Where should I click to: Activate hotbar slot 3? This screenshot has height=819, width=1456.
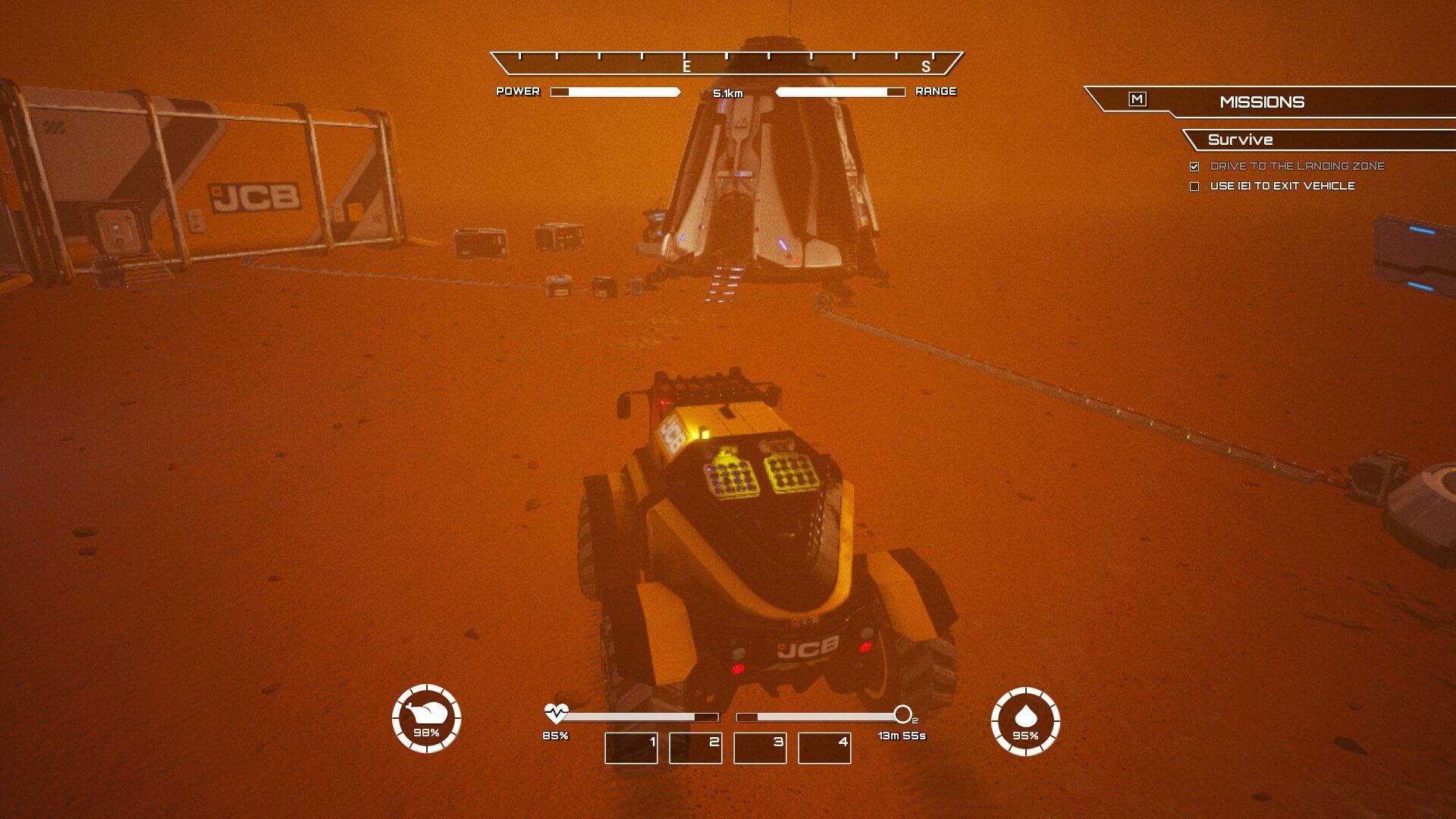click(760, 748)
